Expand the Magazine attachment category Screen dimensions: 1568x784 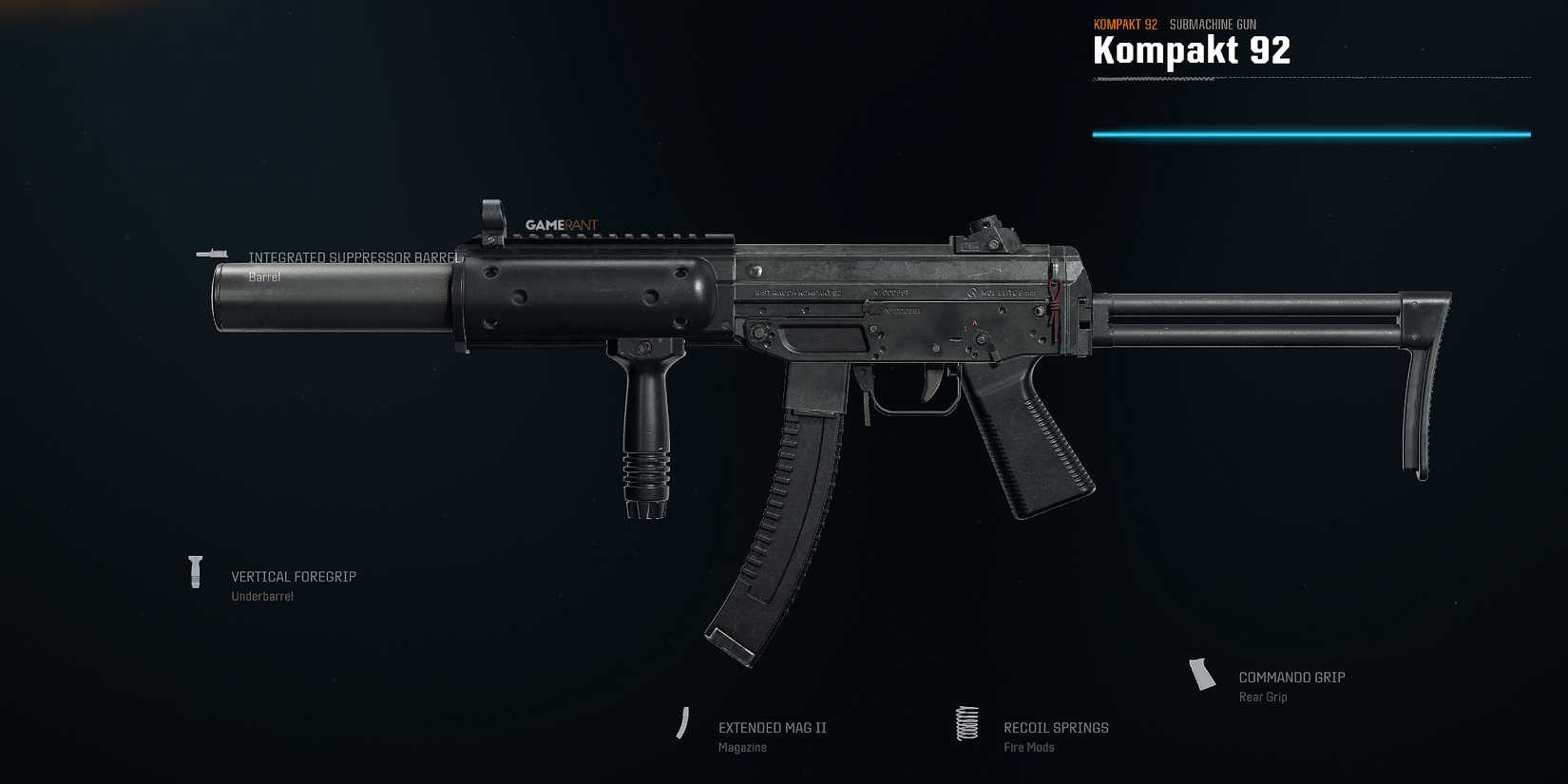click(x=743, y=747)
